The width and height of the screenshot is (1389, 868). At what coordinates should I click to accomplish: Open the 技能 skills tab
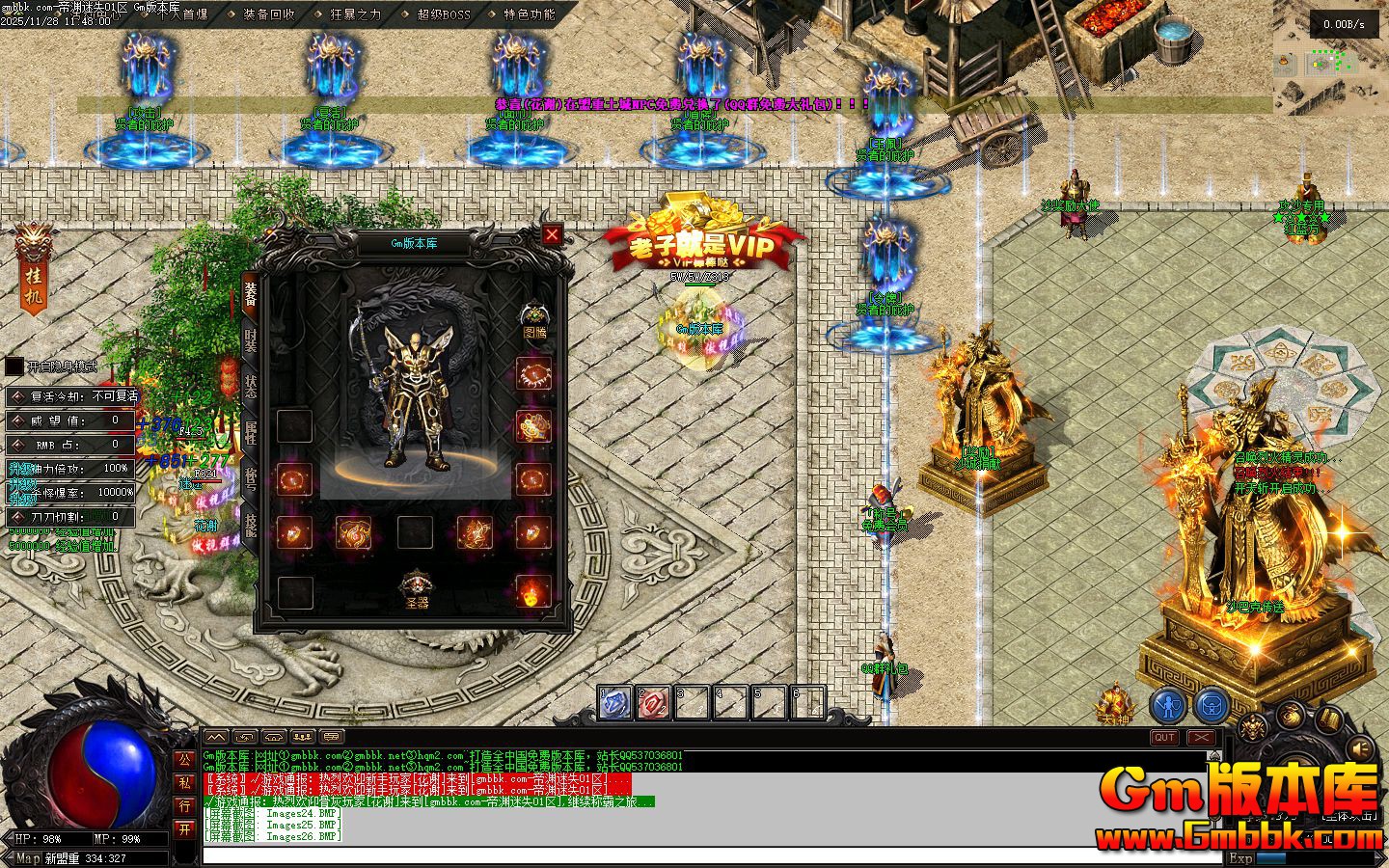coord(250,525)
